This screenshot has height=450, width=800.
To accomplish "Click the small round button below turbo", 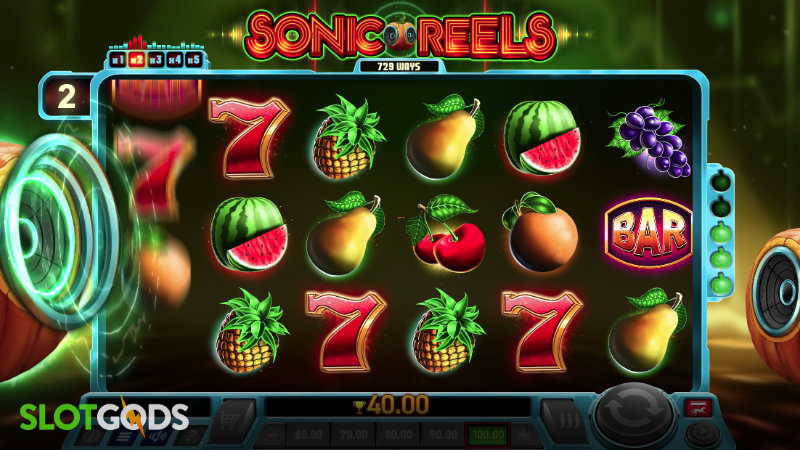I will click(x=703, y=434).
